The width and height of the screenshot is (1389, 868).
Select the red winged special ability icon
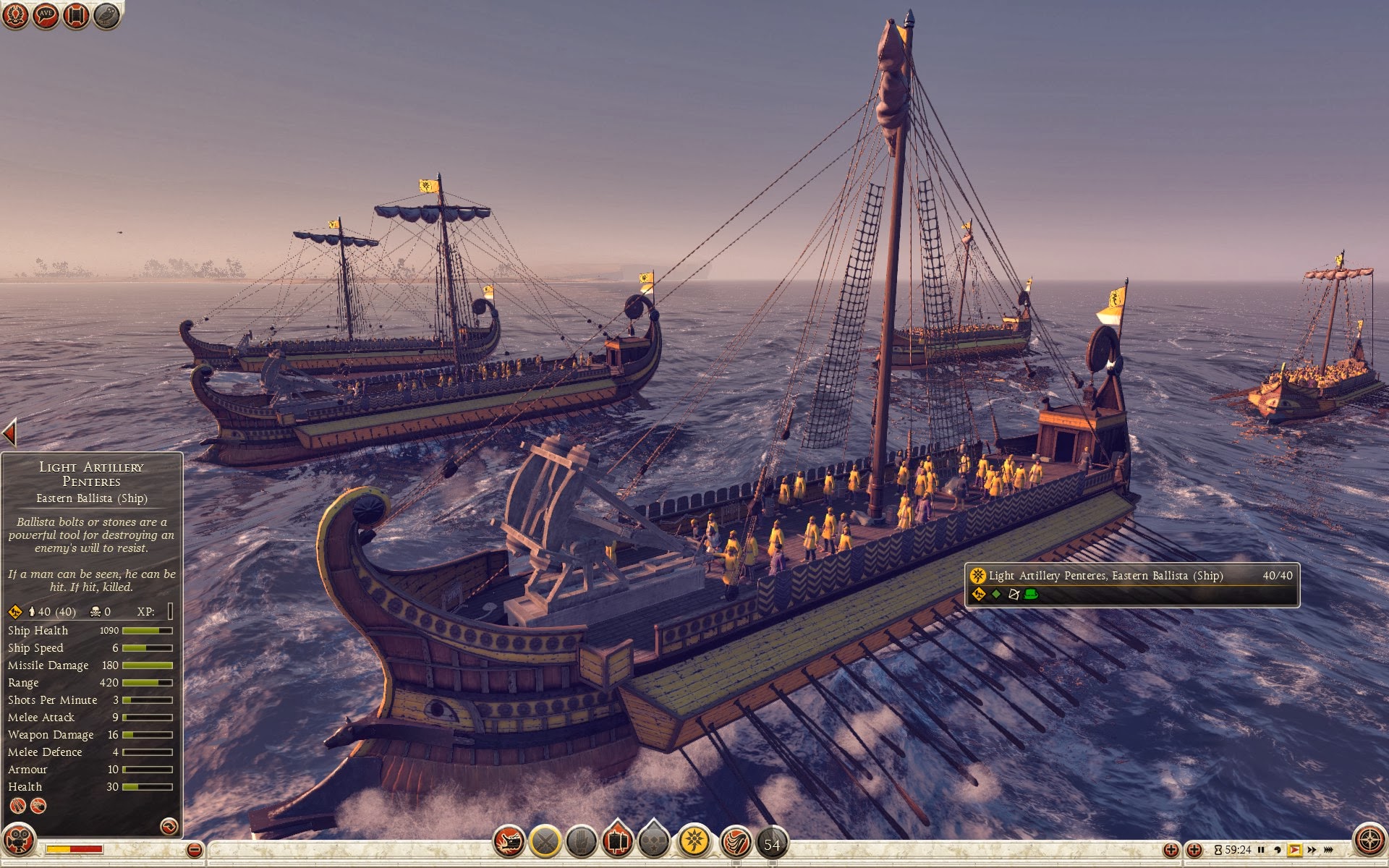736,843
